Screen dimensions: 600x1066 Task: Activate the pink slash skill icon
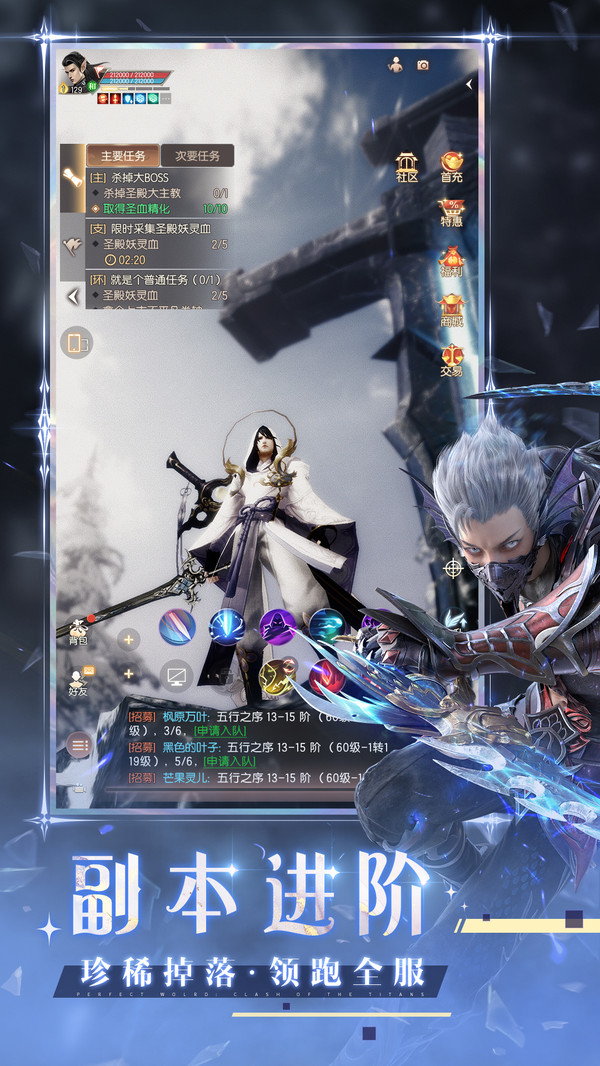(x=177, y=627)
